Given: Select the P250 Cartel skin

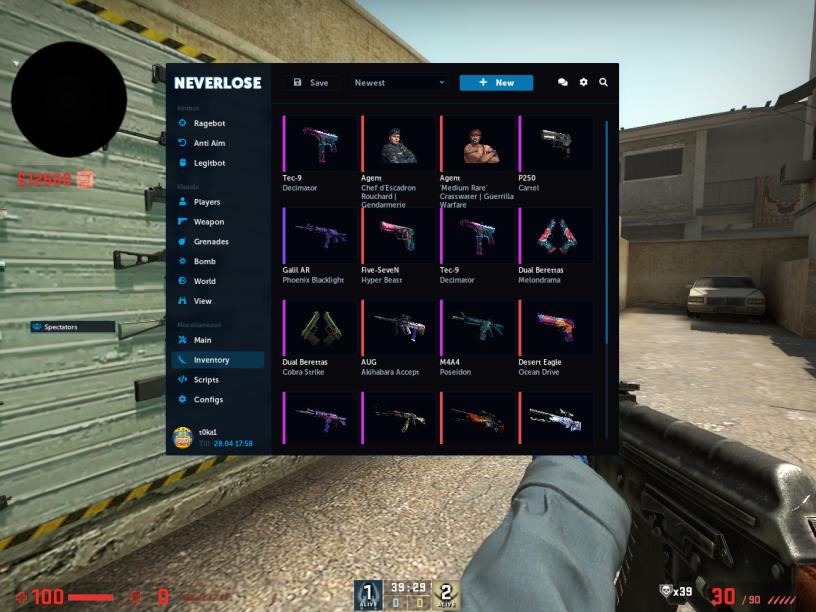Looking at the screenshot, I should point(555,143).
